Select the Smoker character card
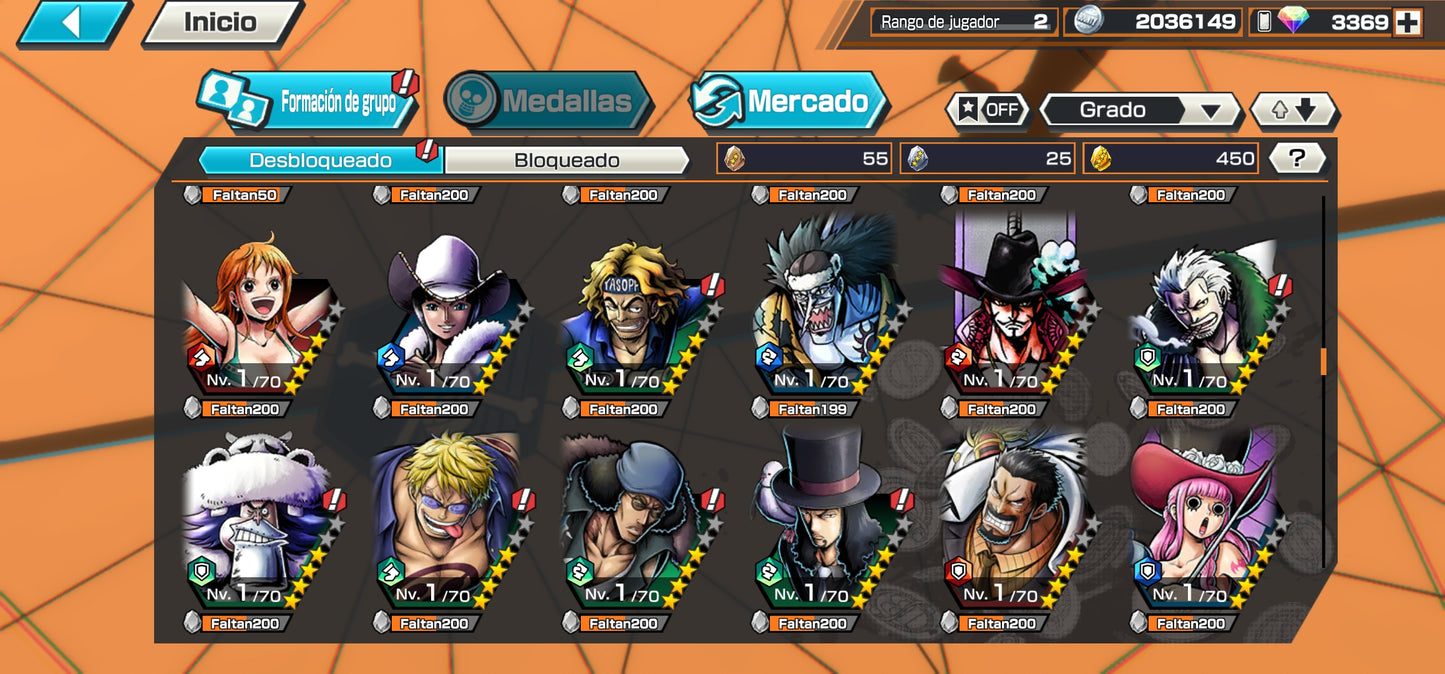 [x=1200, y=315]
